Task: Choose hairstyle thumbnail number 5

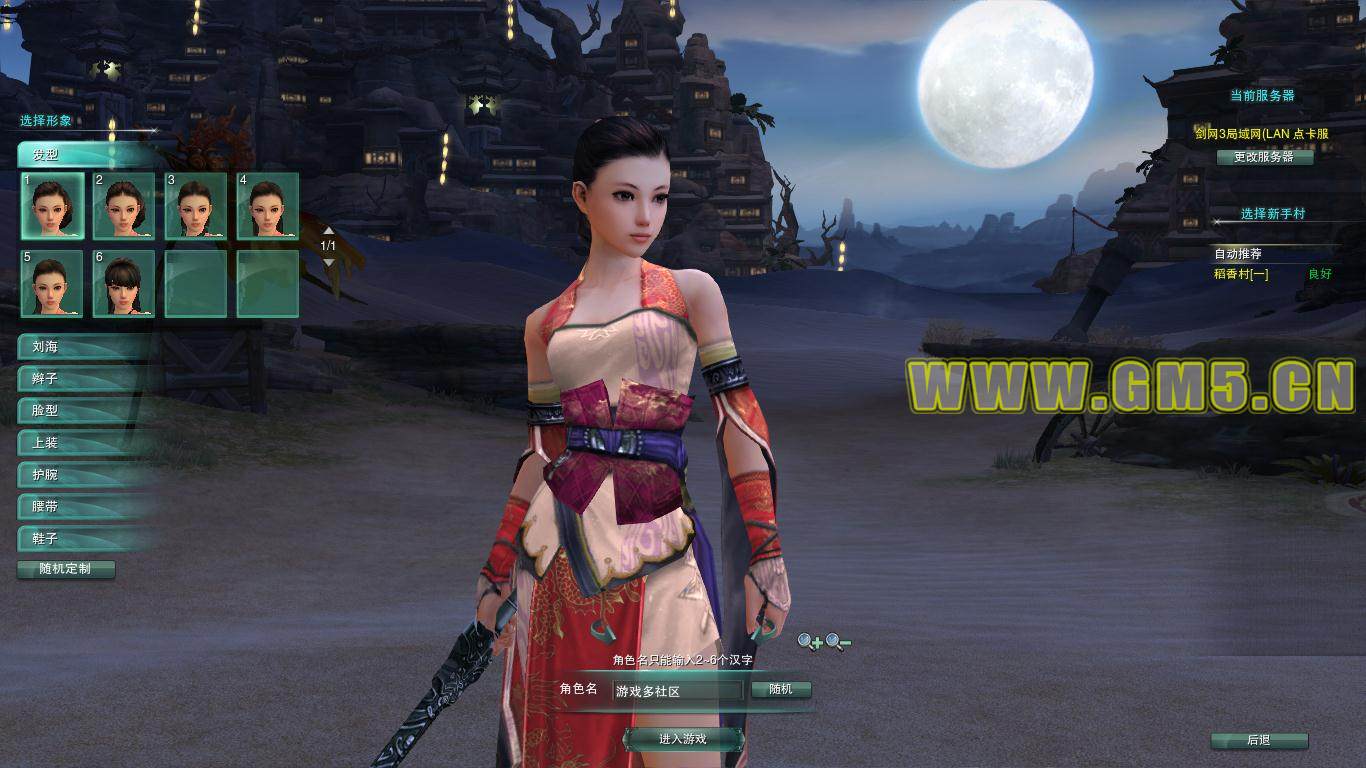Action: click(53, 283)
